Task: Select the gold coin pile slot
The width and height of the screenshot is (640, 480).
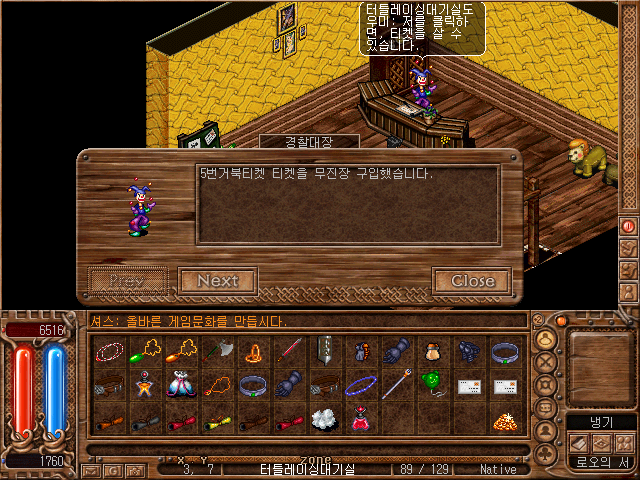Action: coord(503,422)
